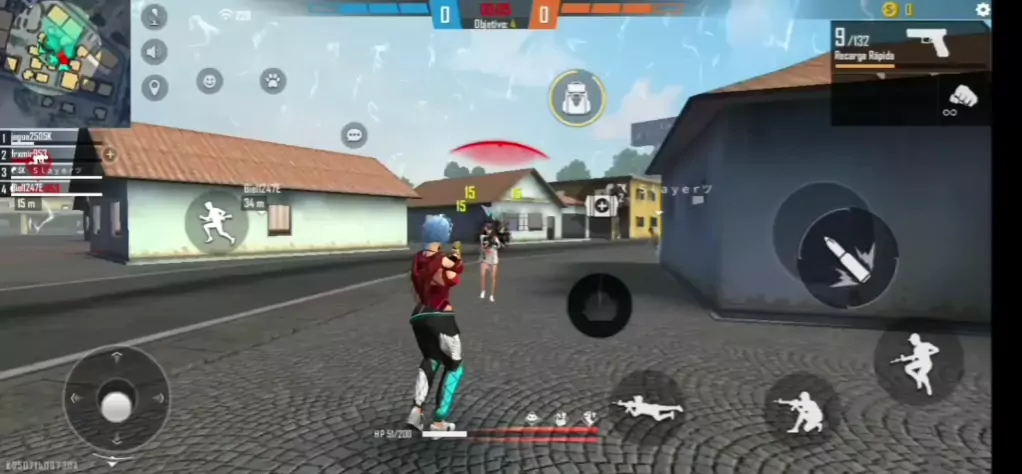This screenshot has height=474, width=1022.
Task: Open the minimap
Action: (62, 60)
